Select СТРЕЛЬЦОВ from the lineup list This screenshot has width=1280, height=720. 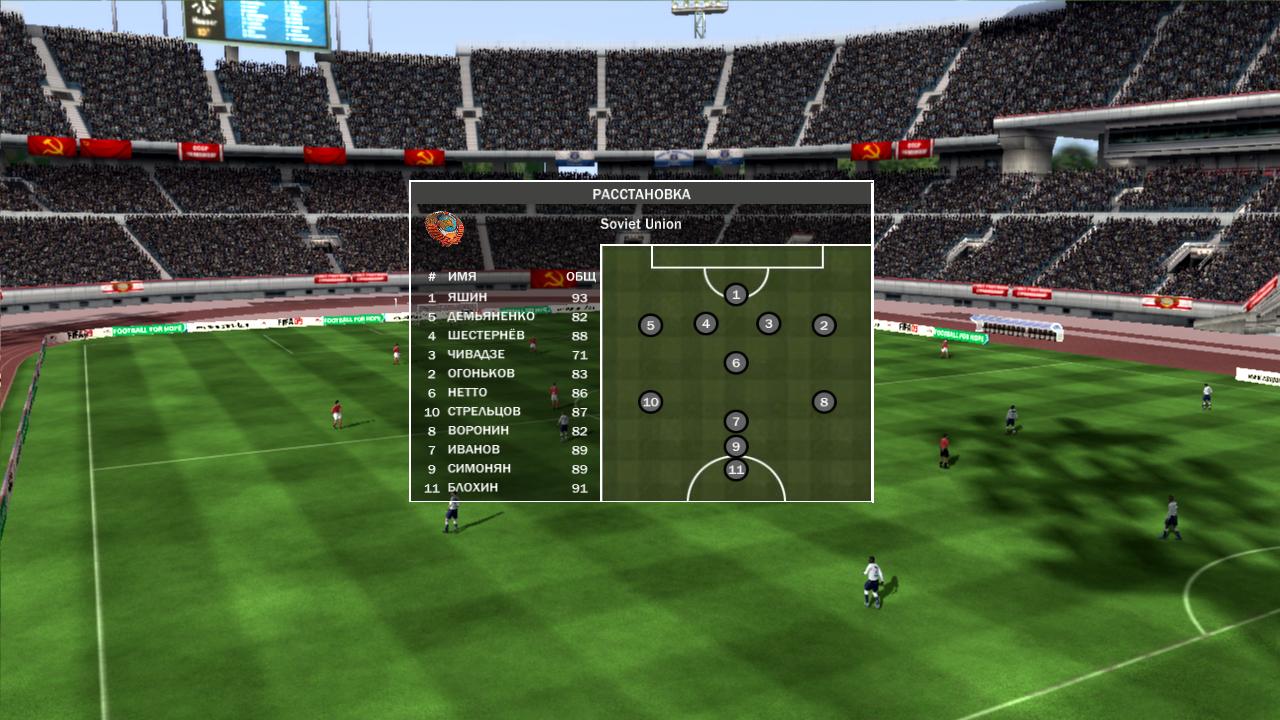[505, 411]
